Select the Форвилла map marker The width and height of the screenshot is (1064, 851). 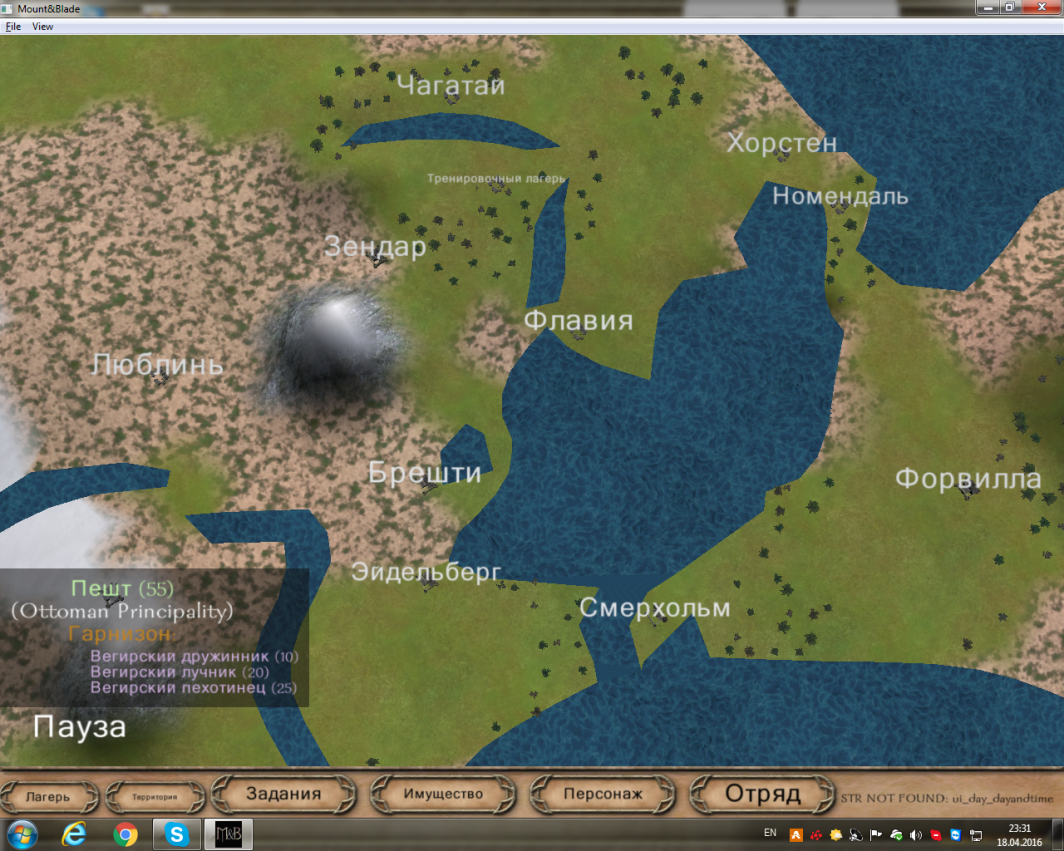[967, 480]
